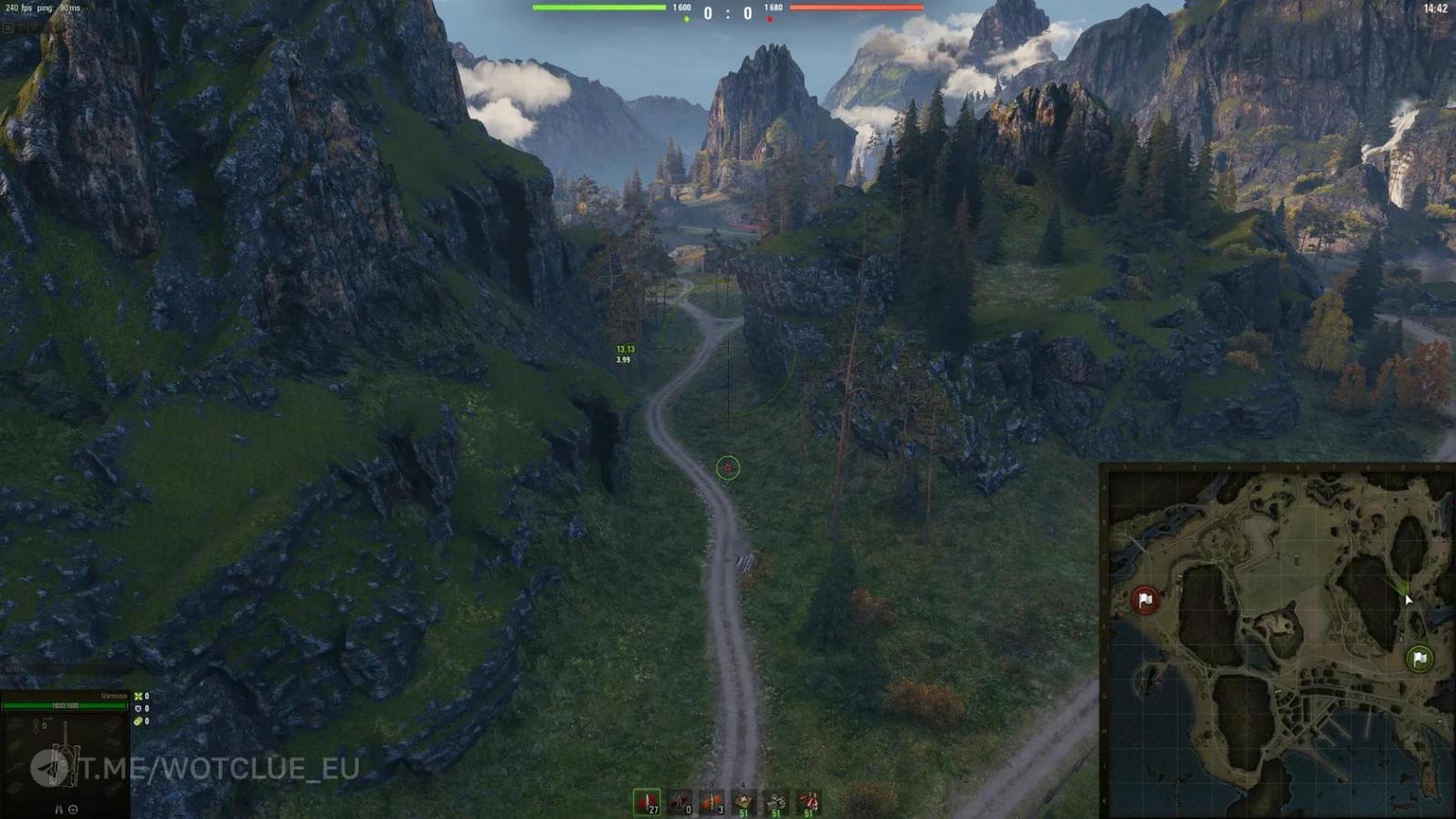Toggle the steering wheel indicator

[x=73, y=809]
